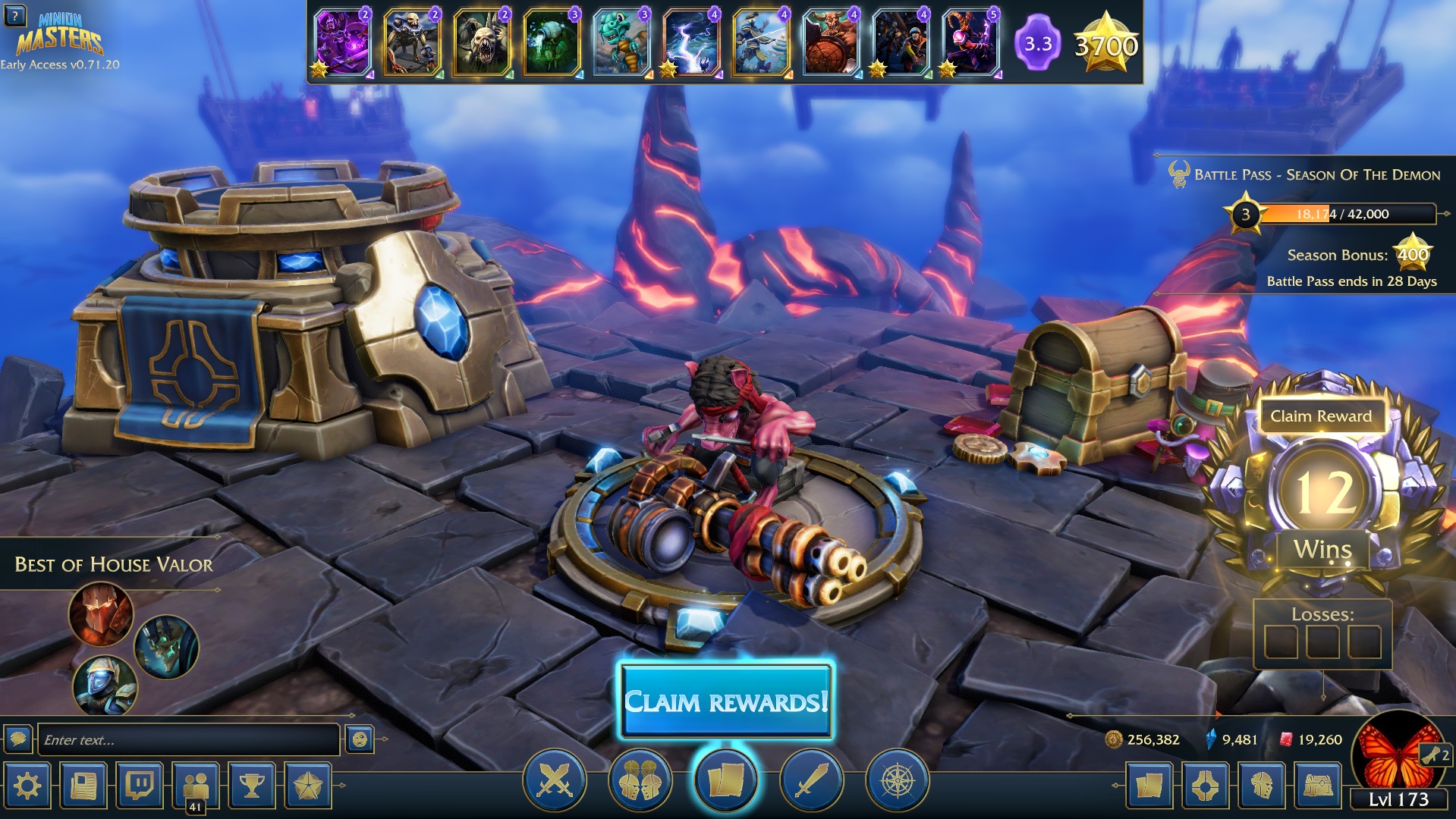This screenshot has width=1456, height=819.
Task: Show the friends list with 41 badge
Action: (196, 787)
